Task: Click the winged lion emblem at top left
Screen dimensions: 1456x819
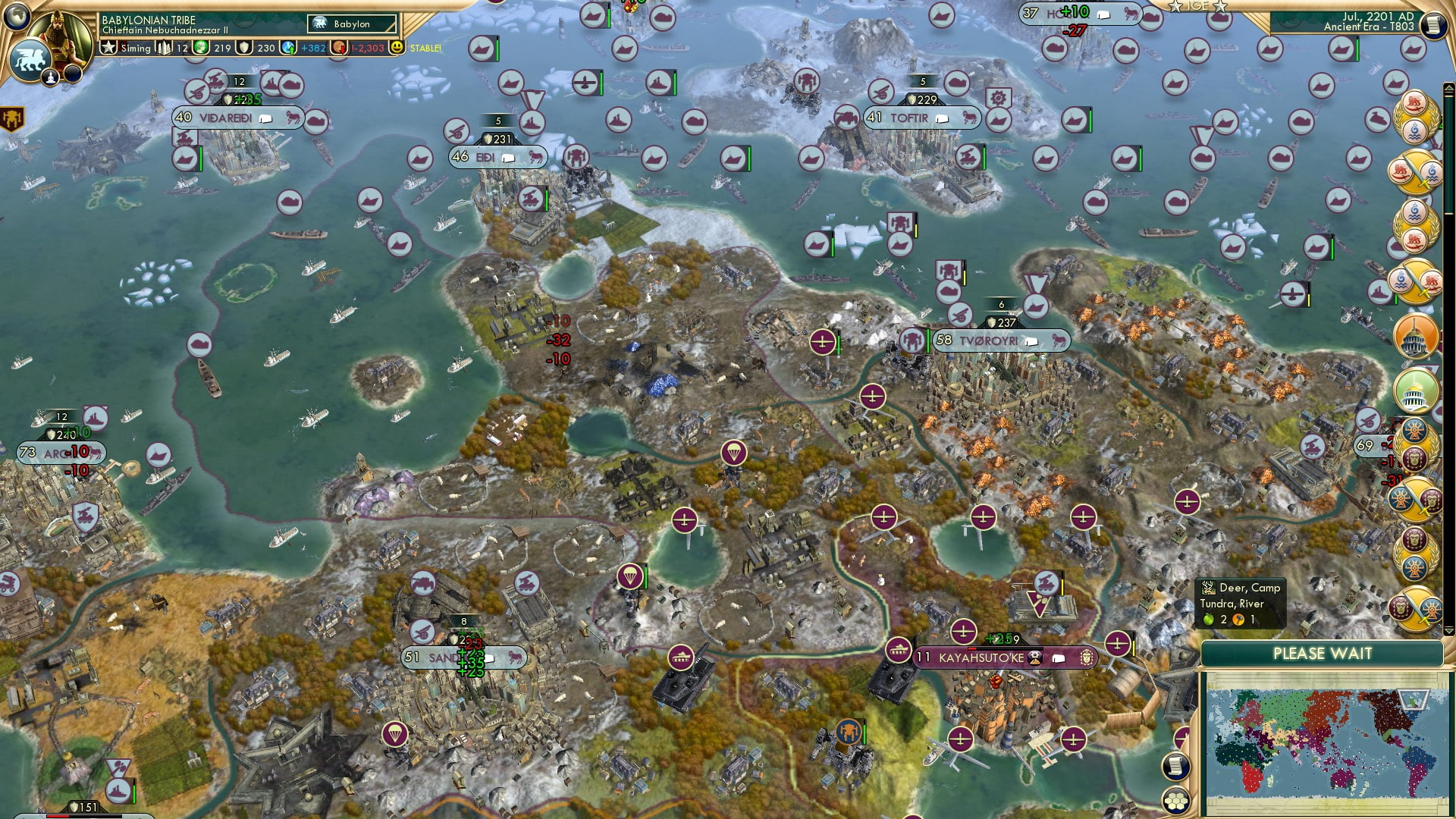Action: (x=30, y=61)
